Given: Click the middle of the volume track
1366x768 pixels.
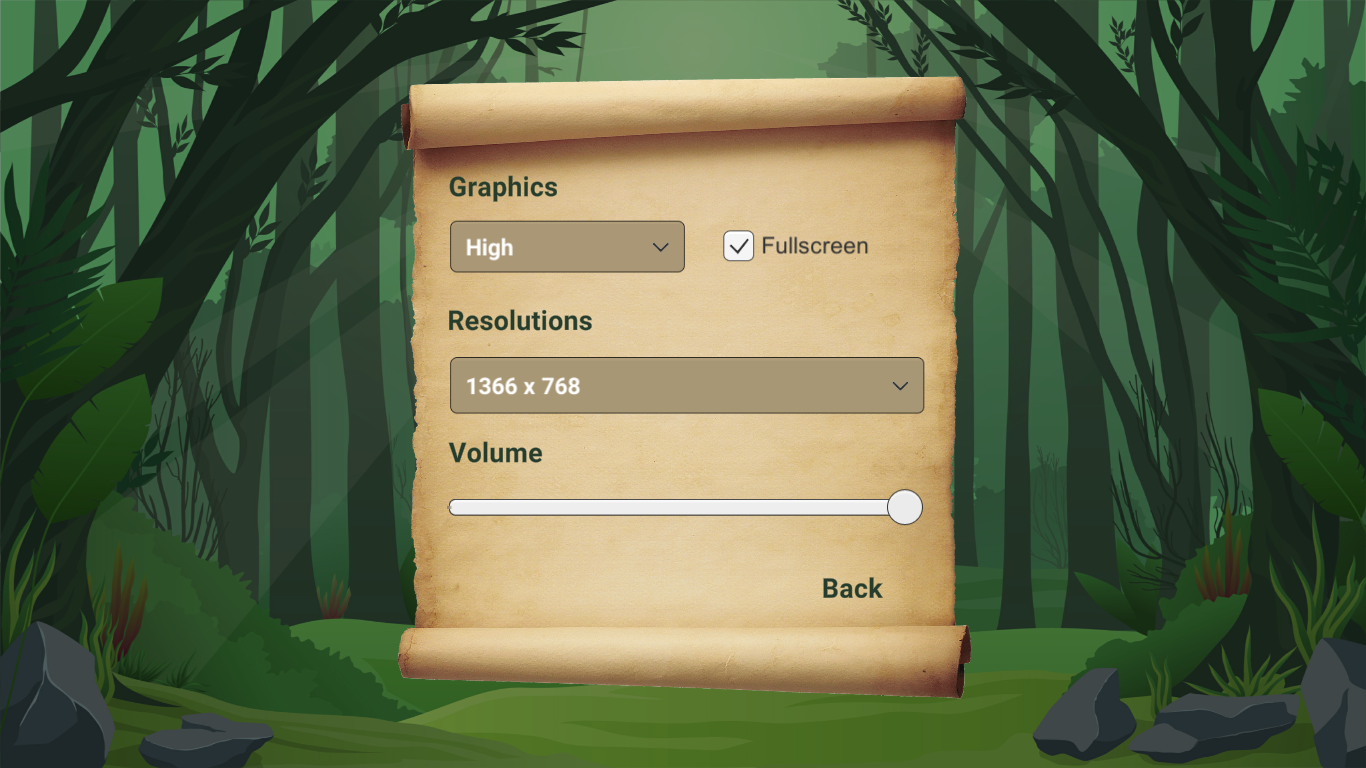Looking at the screenshot, I should (687, 508).
